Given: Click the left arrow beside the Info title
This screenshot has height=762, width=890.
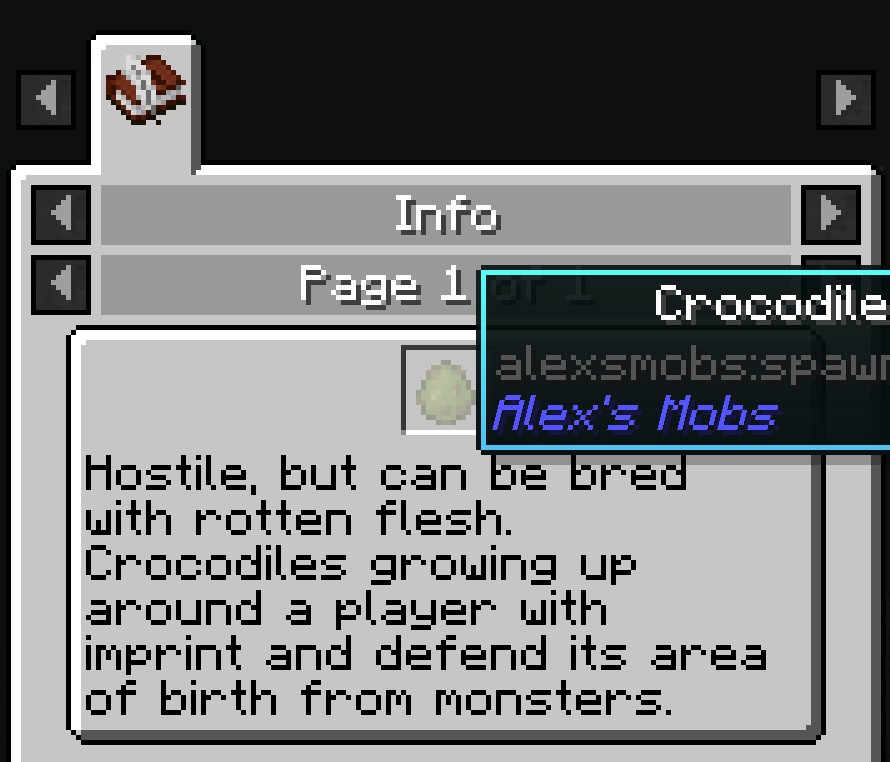Looking at the screenshot, I should (x=62, y=215).
